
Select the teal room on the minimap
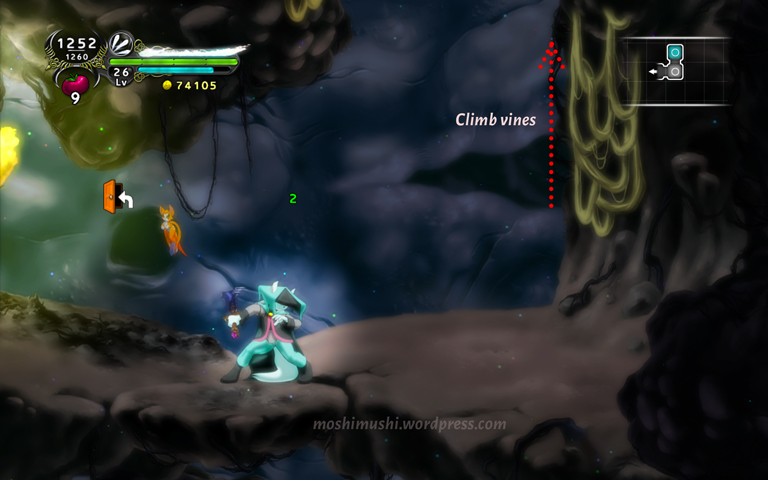pyautogui.click(x=675, y=53)
